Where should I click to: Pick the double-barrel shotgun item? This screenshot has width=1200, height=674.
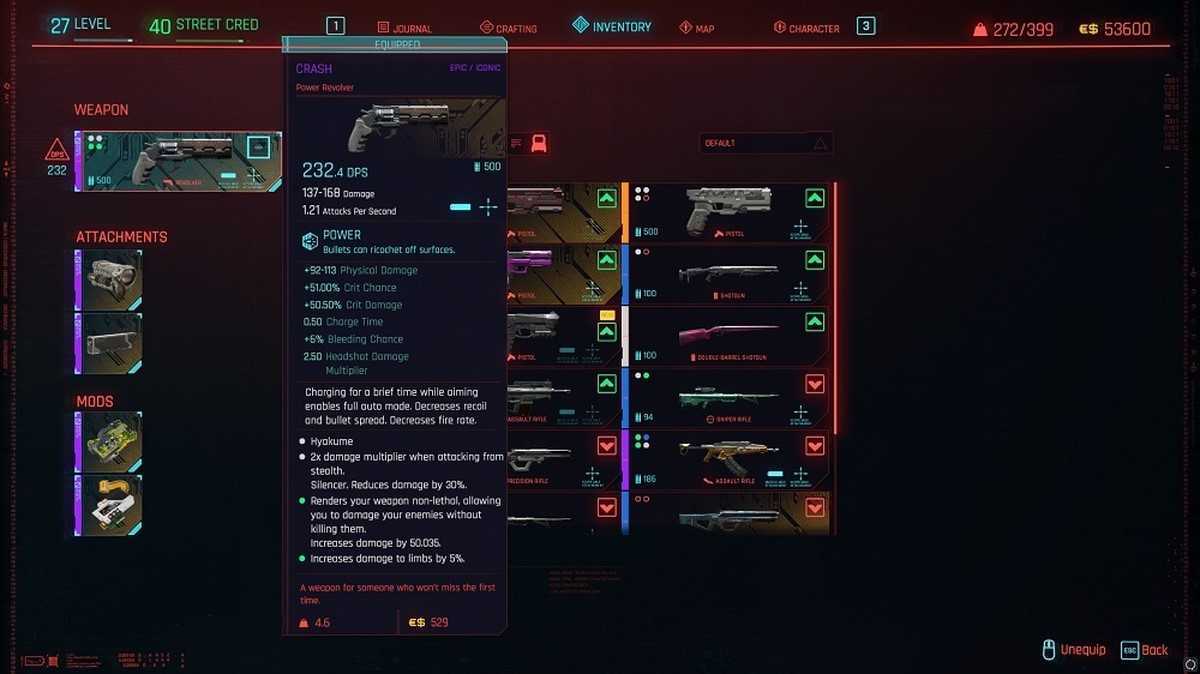click(728, 337)
